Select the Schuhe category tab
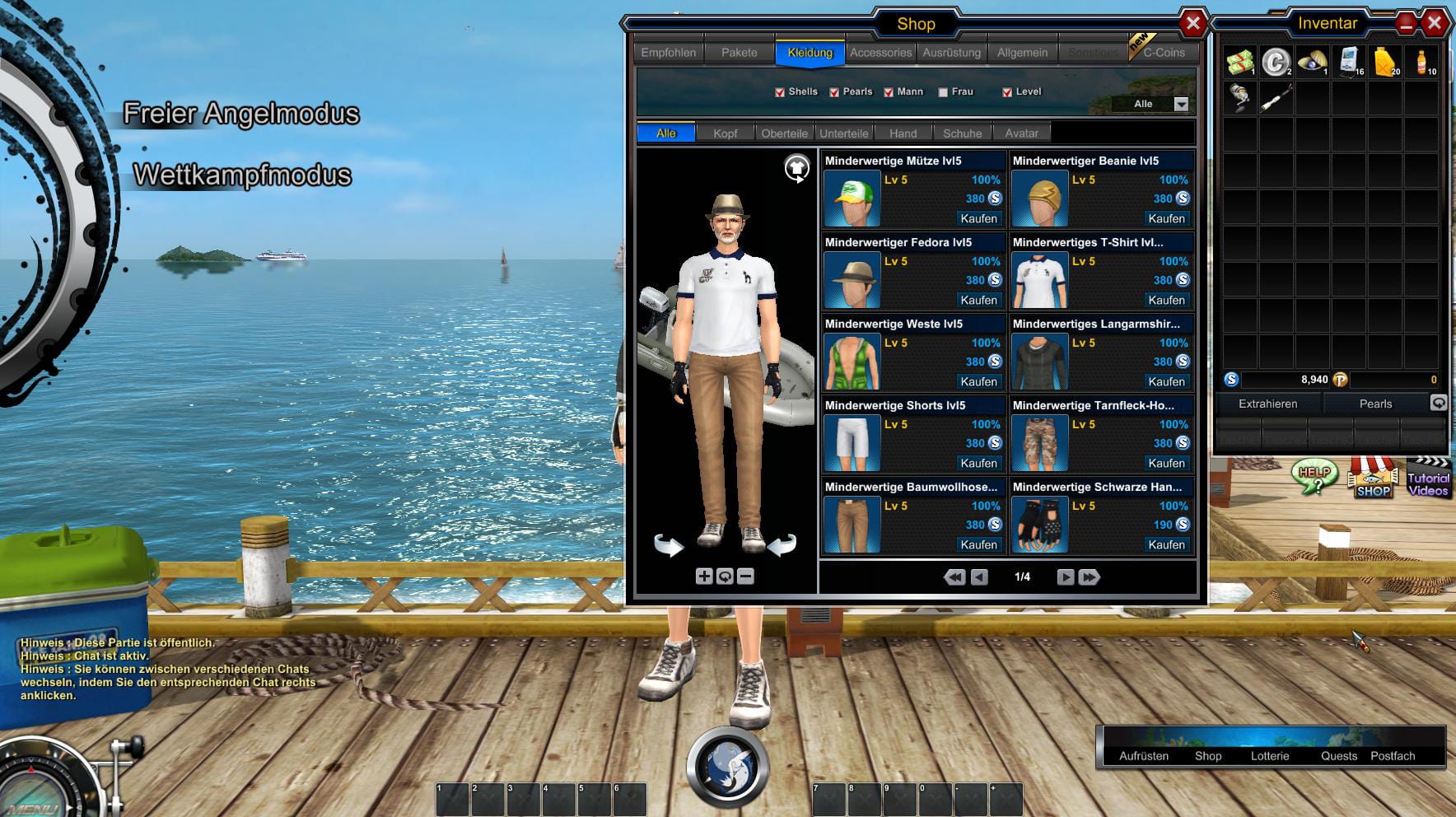The height and width of the screenshot is (817, 1456). tap(962, 132)
